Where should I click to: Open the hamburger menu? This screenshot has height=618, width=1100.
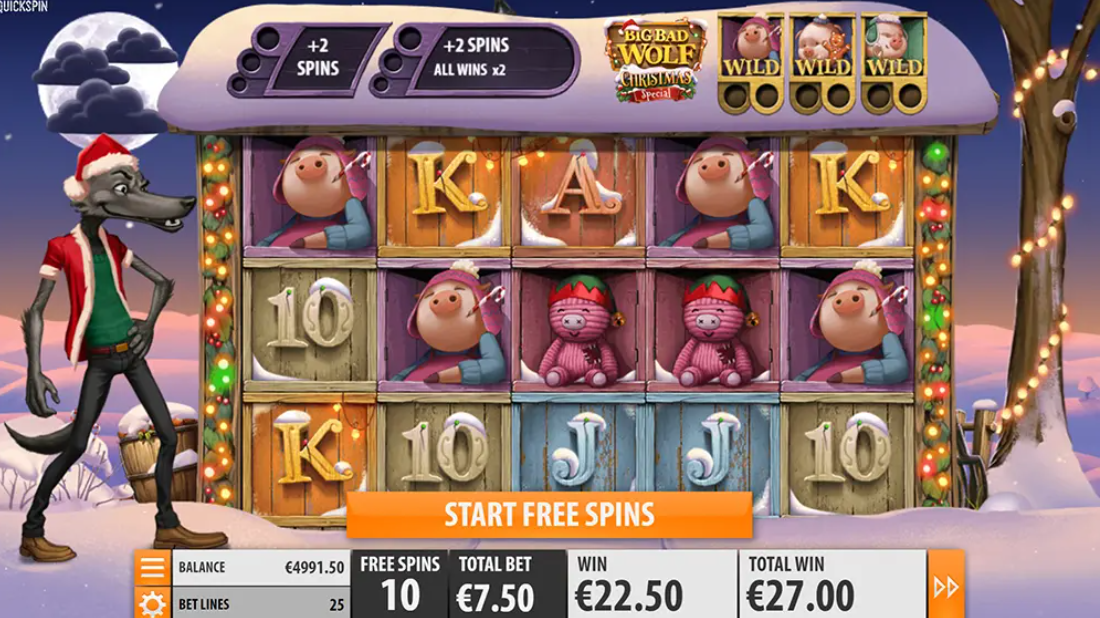coord(152,567)
